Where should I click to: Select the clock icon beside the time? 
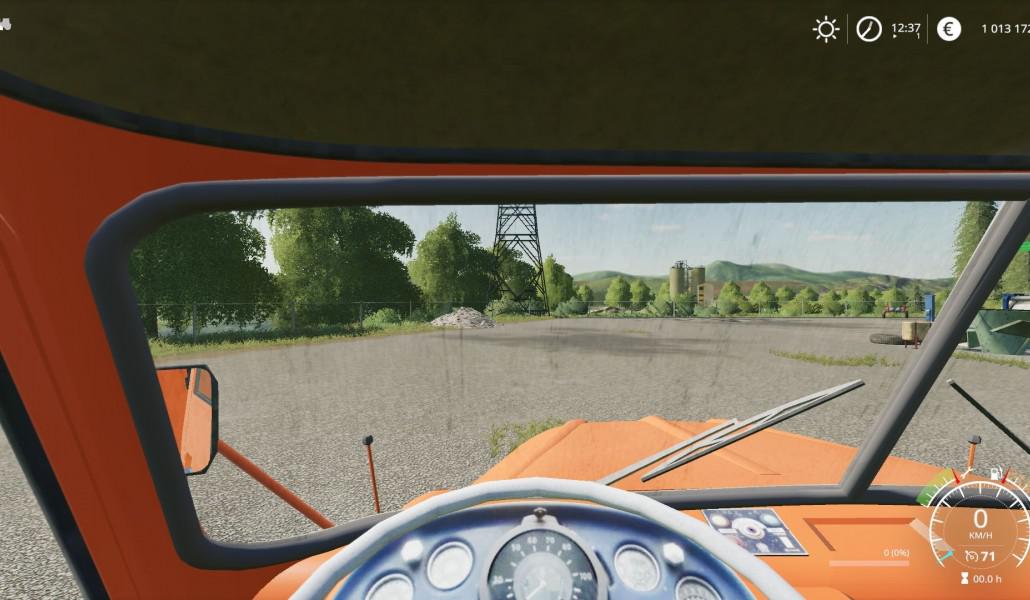pos(868,29)
